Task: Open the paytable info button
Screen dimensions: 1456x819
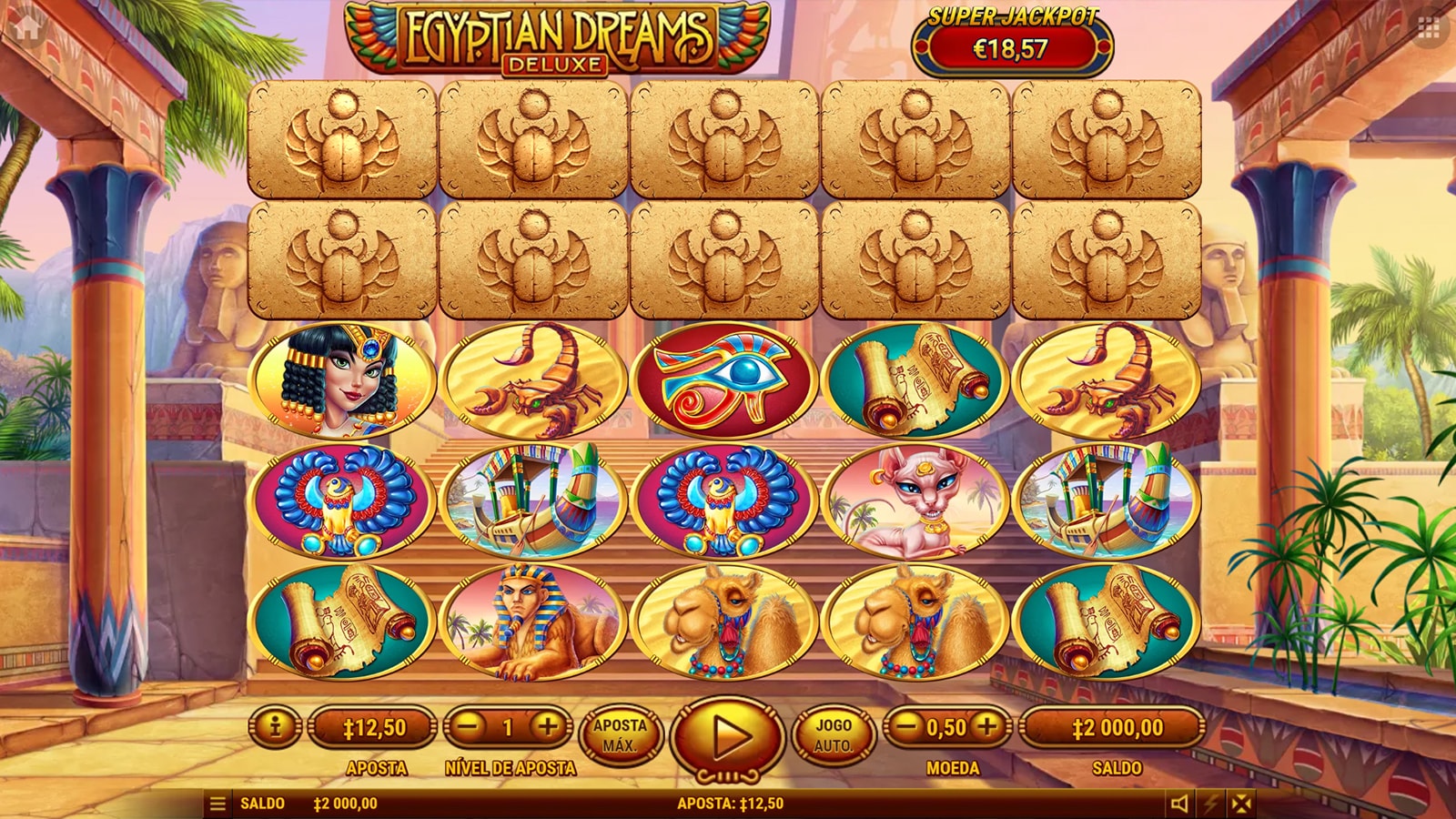Action: pos(274,727)
